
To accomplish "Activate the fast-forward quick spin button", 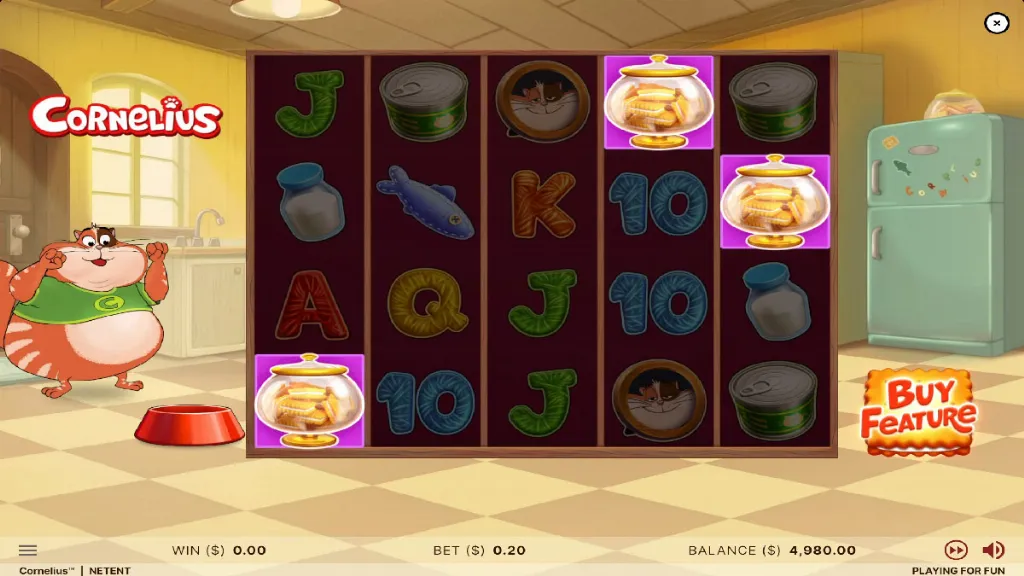I will pyautogui.click(x=956, y=550).
